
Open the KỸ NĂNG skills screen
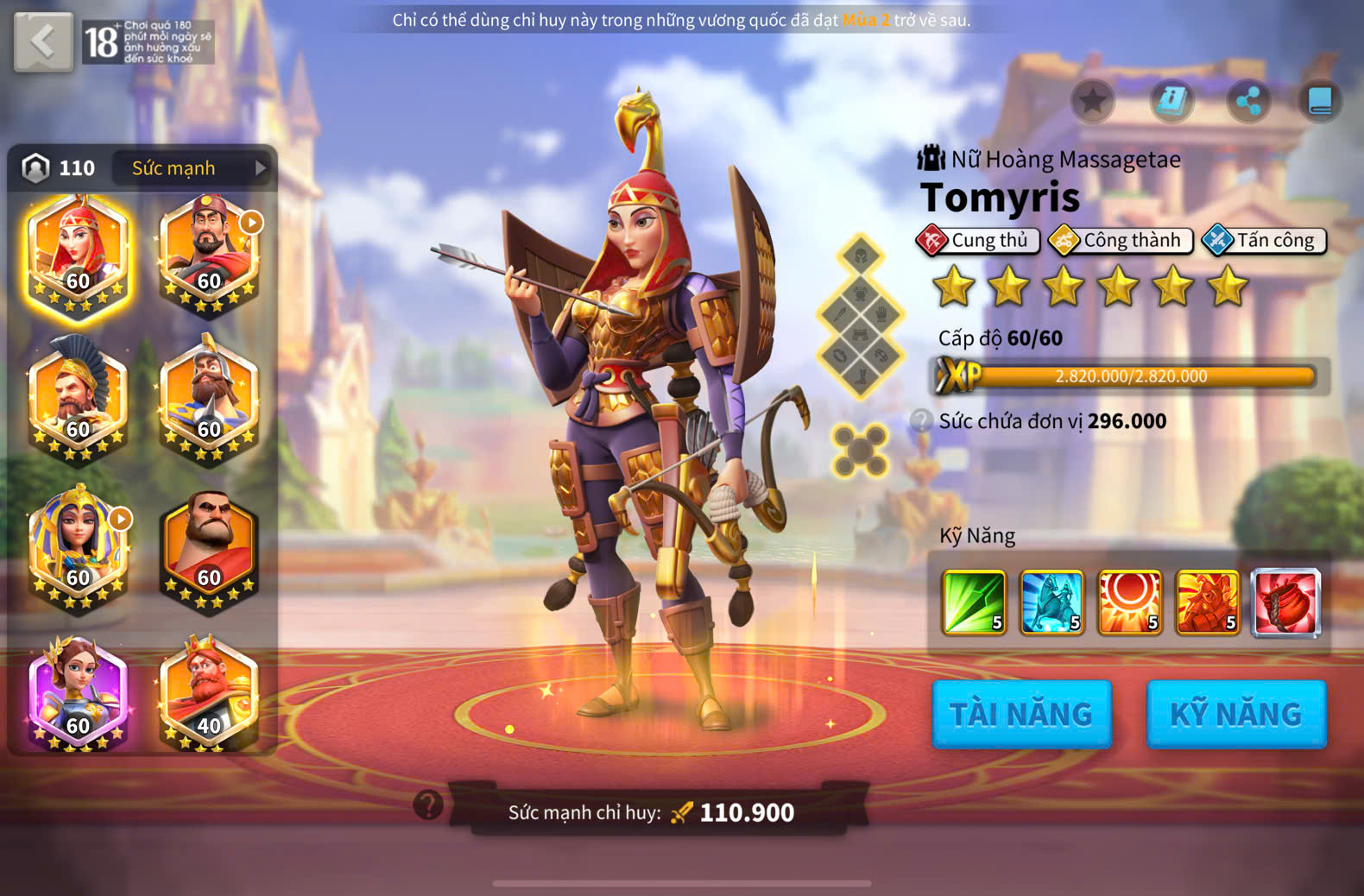1235,714
